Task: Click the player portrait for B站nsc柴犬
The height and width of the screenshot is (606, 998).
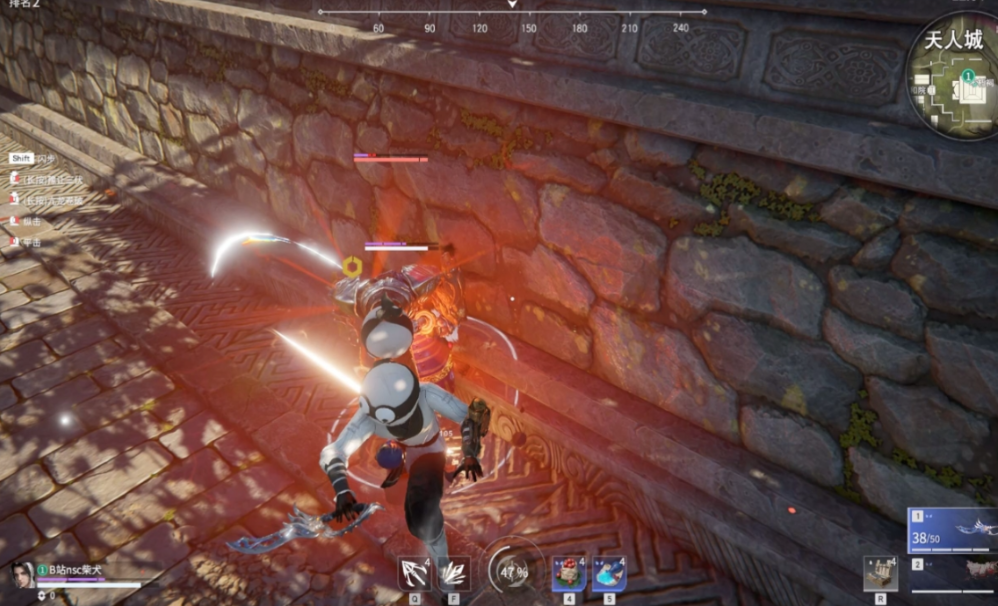Action: coord(22,574)
